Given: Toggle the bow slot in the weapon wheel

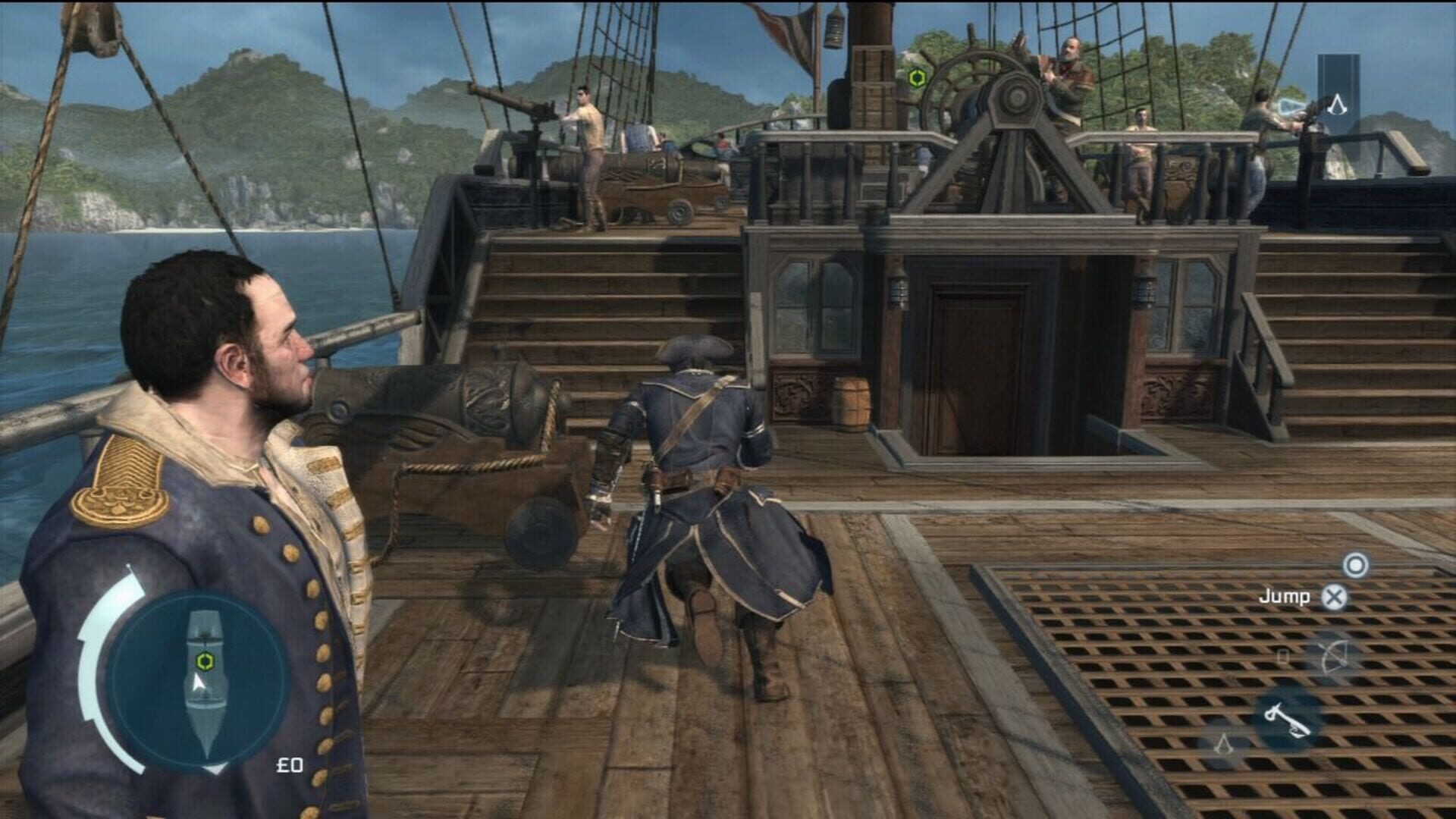Looking at the screenshot, I should click(1333, 657).
